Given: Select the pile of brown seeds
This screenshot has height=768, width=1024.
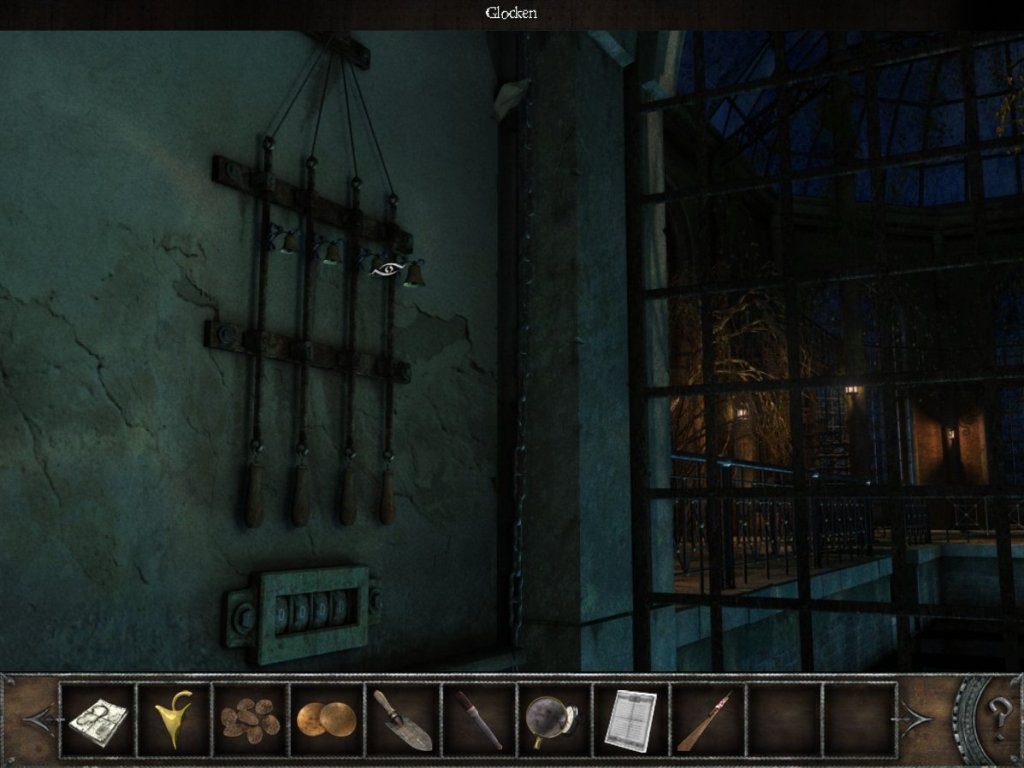Looking at the screenshot, I should click(x=250, y=718).
